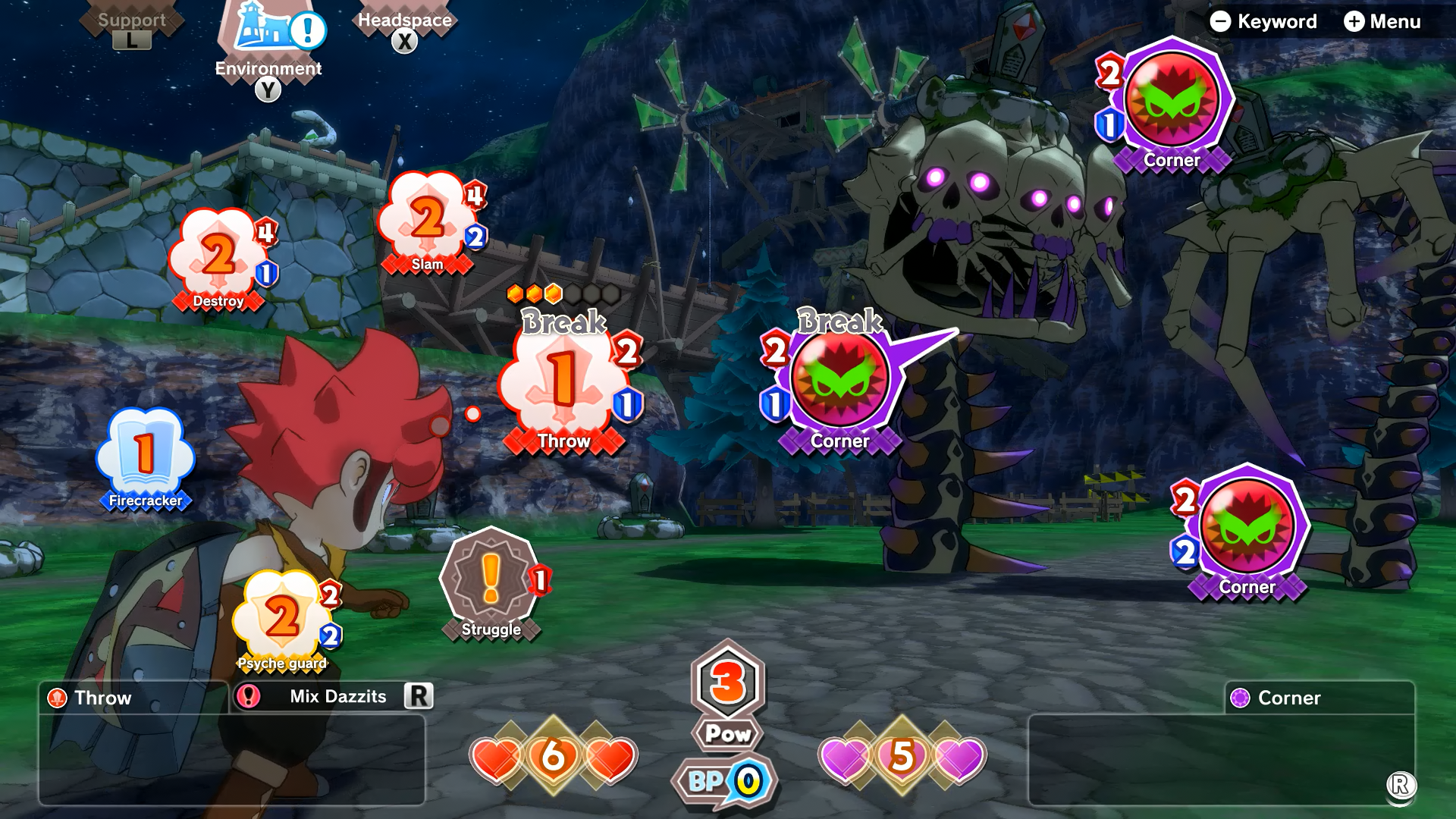Choose the Psyche guard card

(282, 620)
